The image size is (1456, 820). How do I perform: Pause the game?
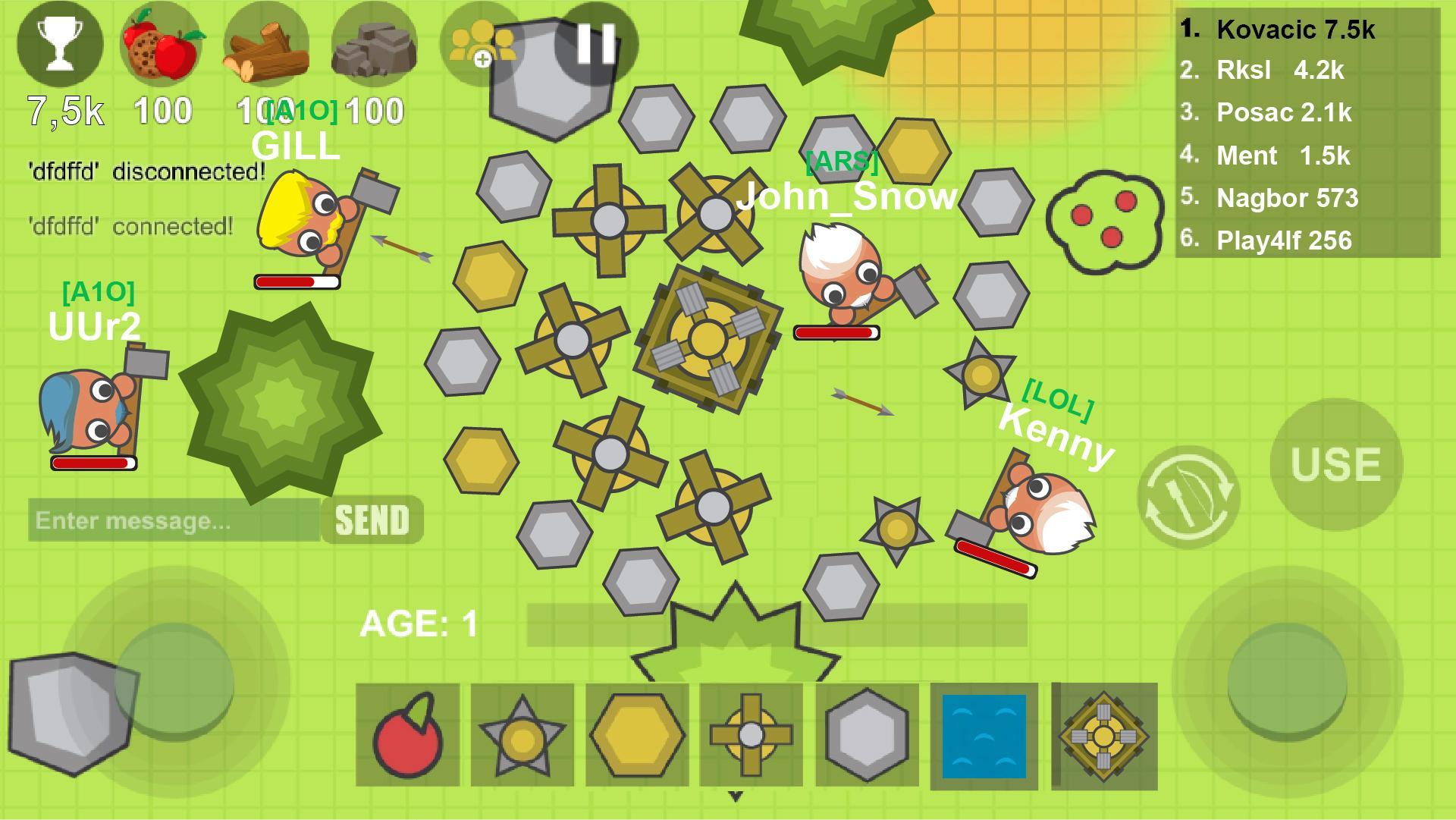tap(595, 43)
